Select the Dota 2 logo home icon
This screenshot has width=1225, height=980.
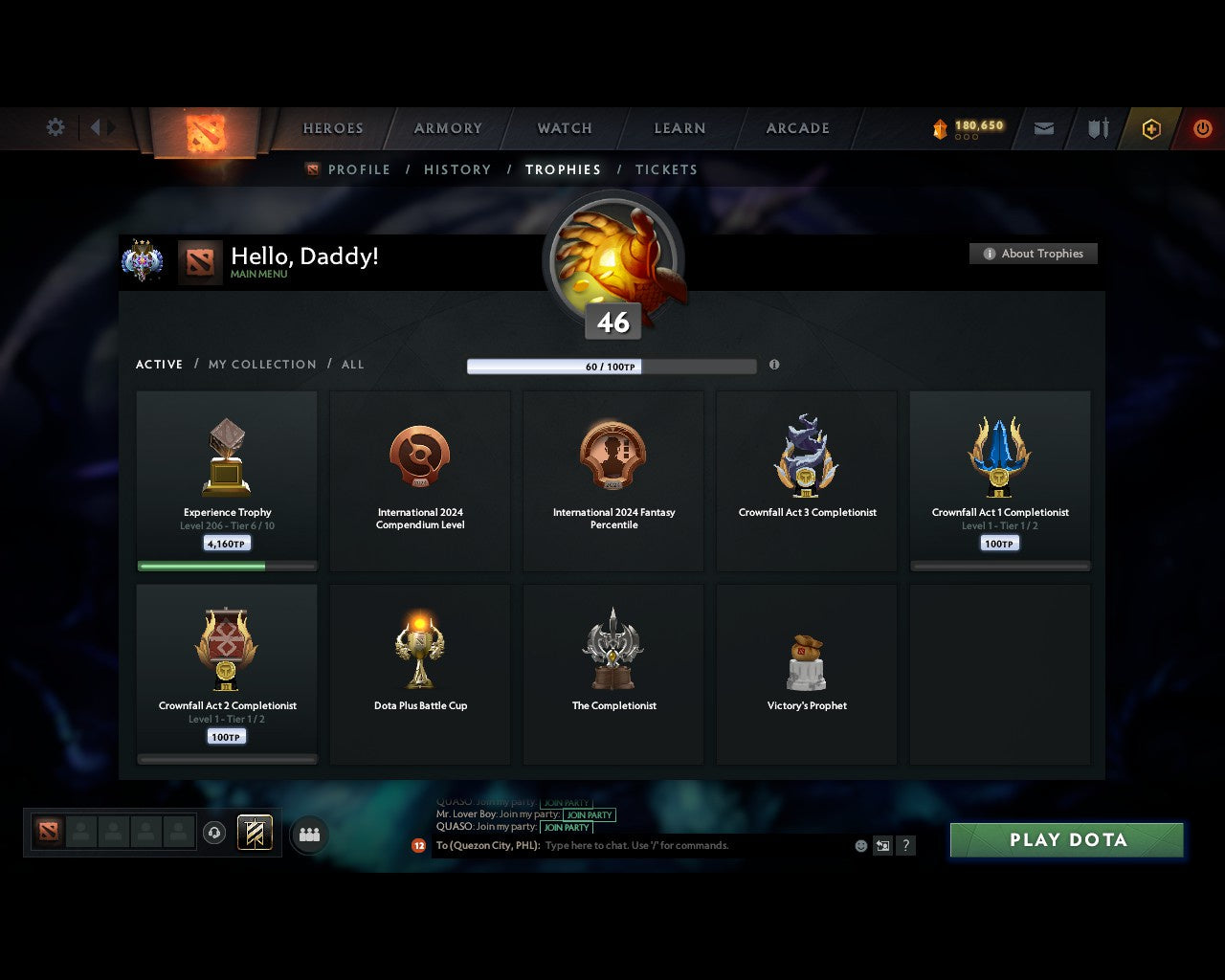tap(203, 132)
